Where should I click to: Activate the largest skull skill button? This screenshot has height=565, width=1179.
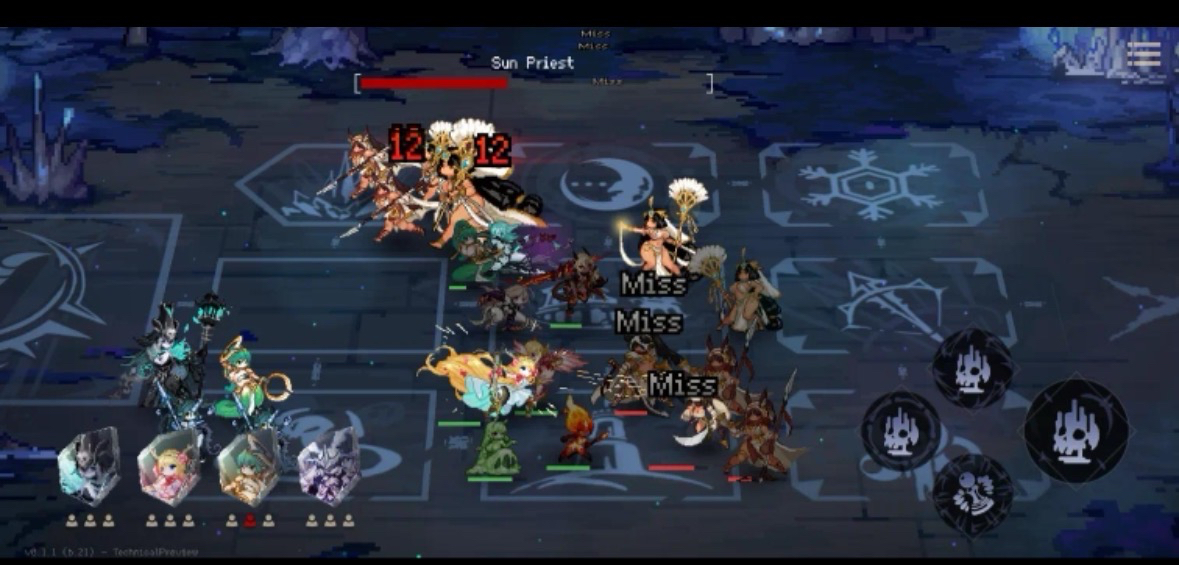coord(1076,429)
